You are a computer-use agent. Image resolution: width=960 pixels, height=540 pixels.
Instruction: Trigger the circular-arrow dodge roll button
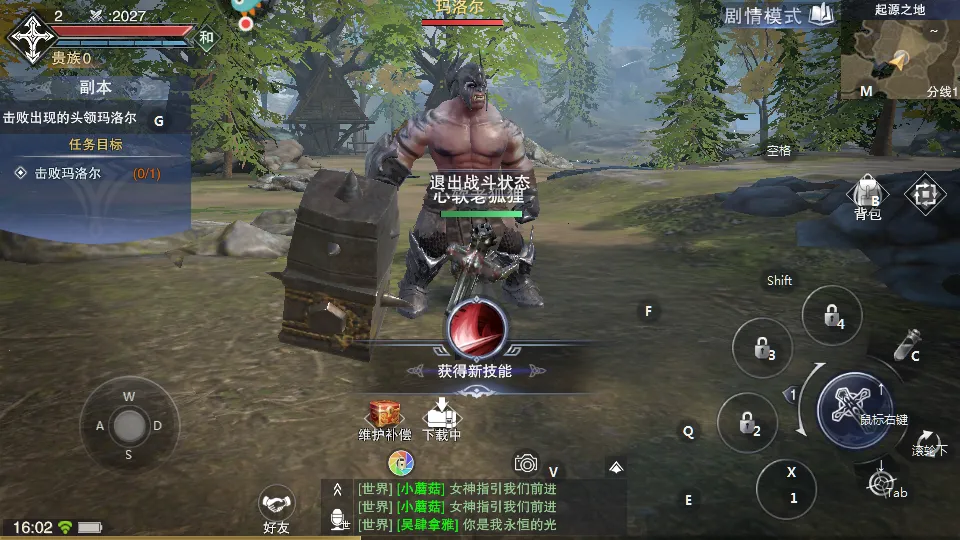(927, 443)
